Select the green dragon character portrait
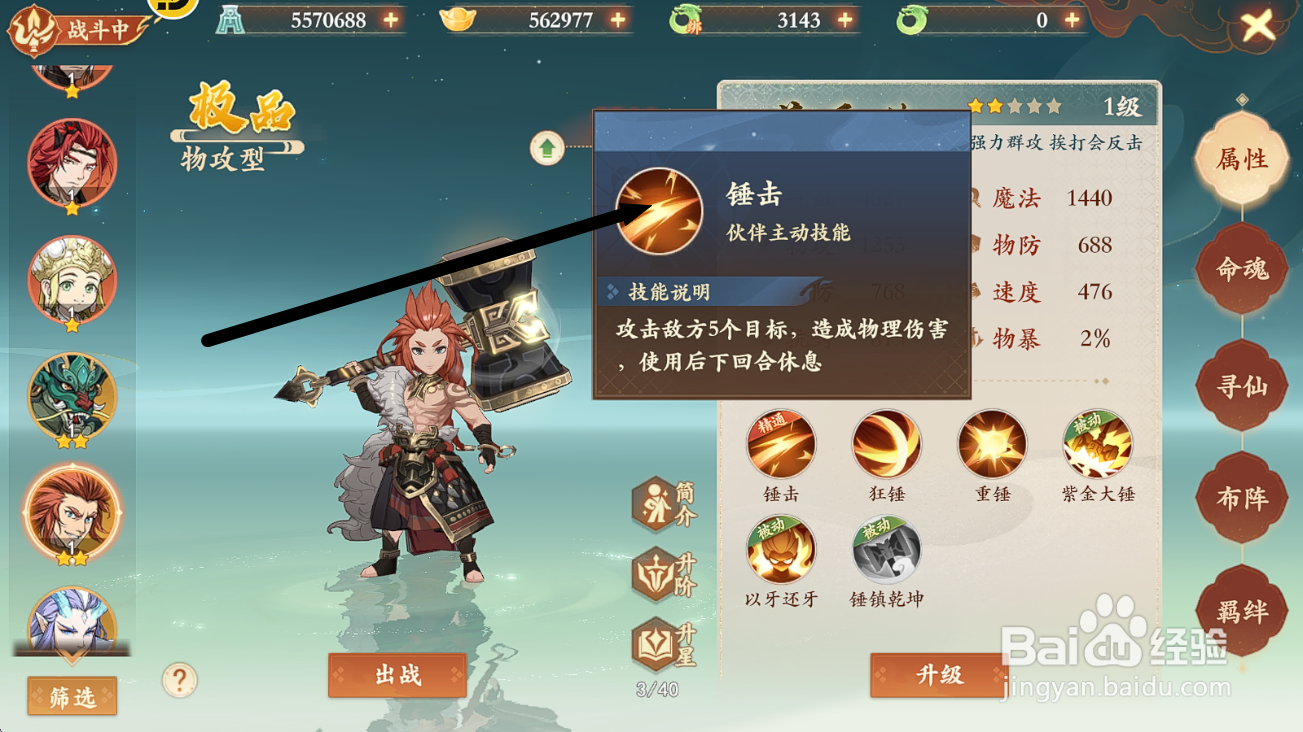 [x=70, y=397]
